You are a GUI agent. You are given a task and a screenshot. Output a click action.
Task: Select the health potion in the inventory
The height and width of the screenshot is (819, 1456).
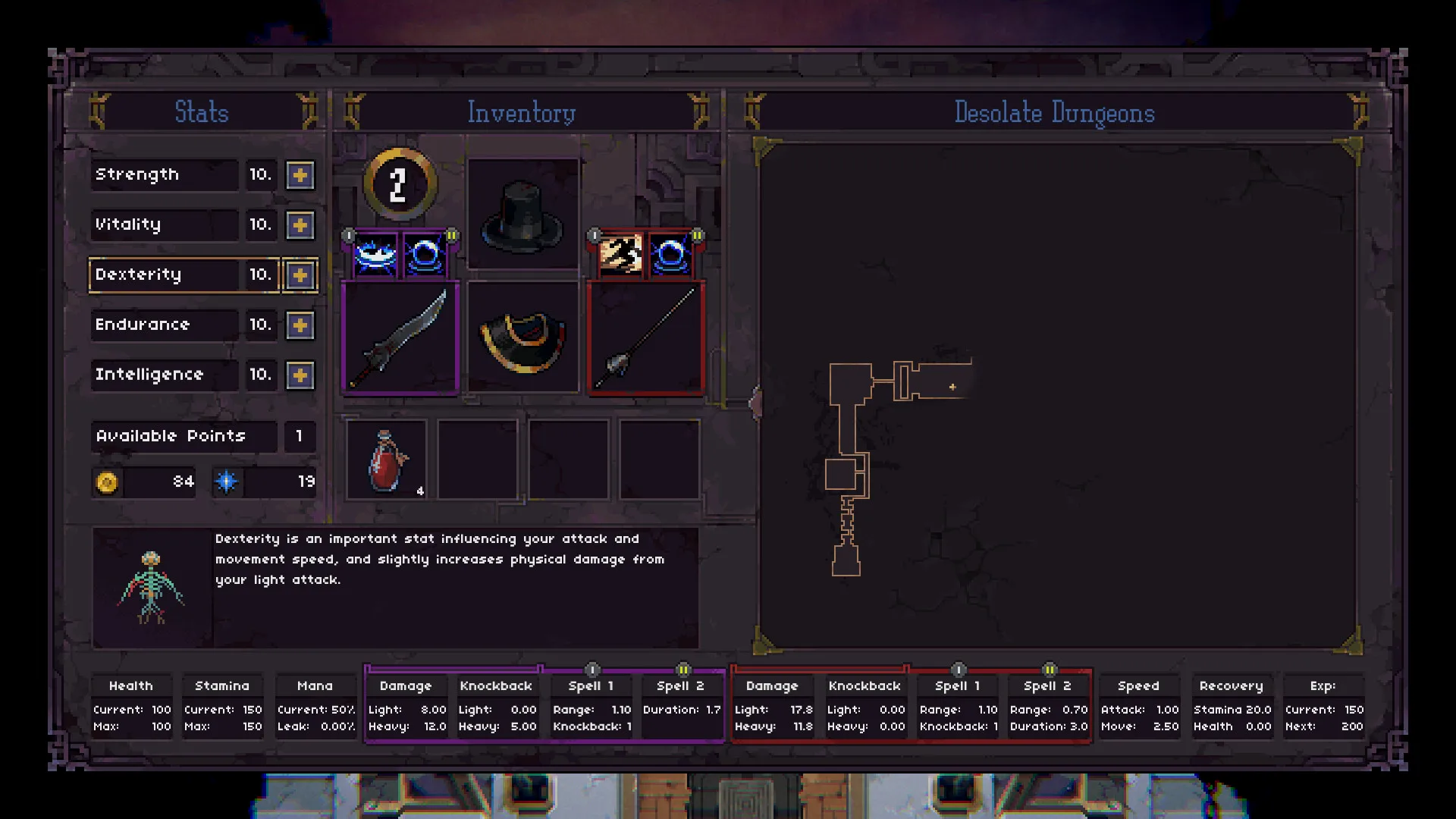387,459
